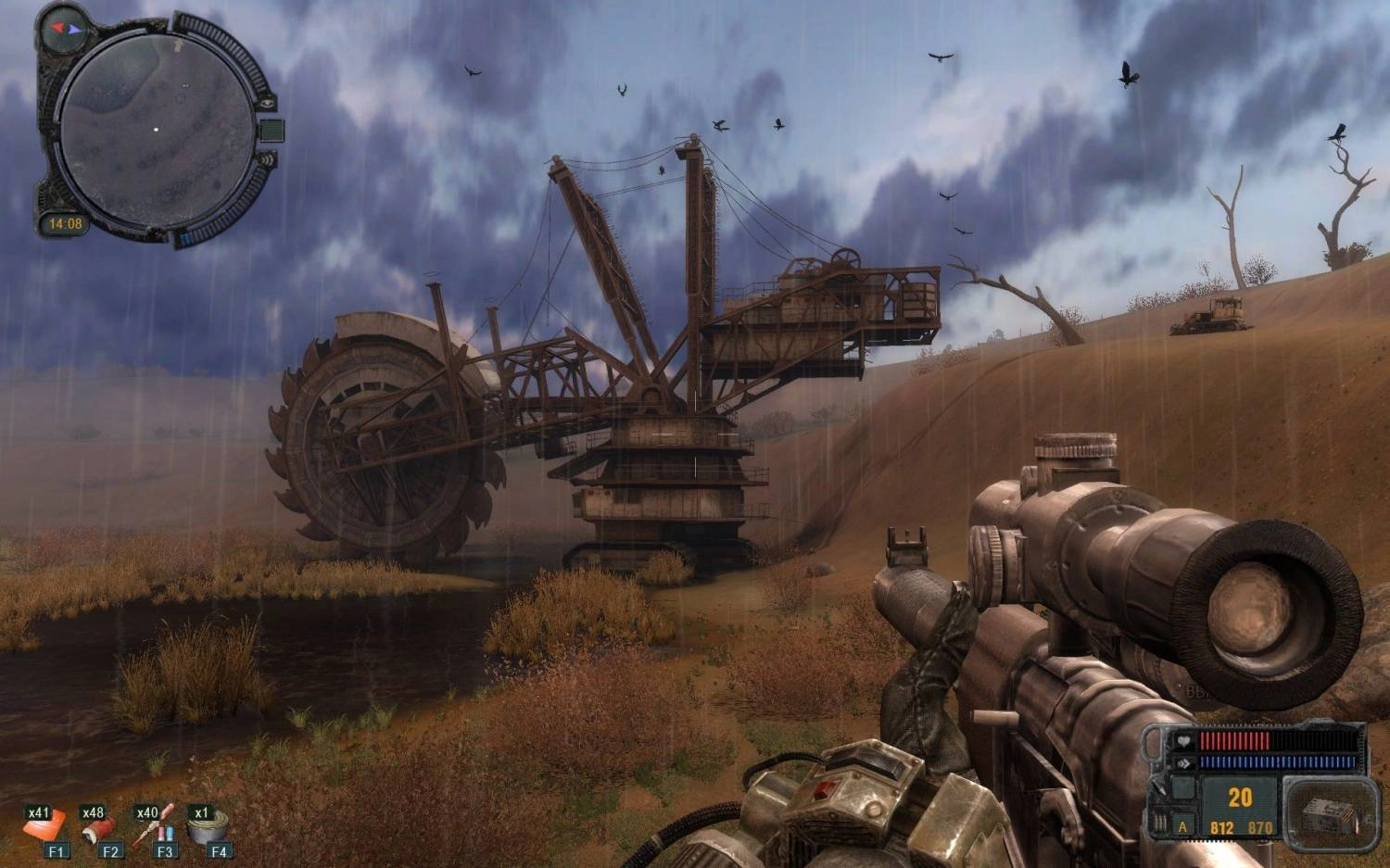Click the ammo box type icon
The width and height of the screenshot is (1390, 868).
1330,816
